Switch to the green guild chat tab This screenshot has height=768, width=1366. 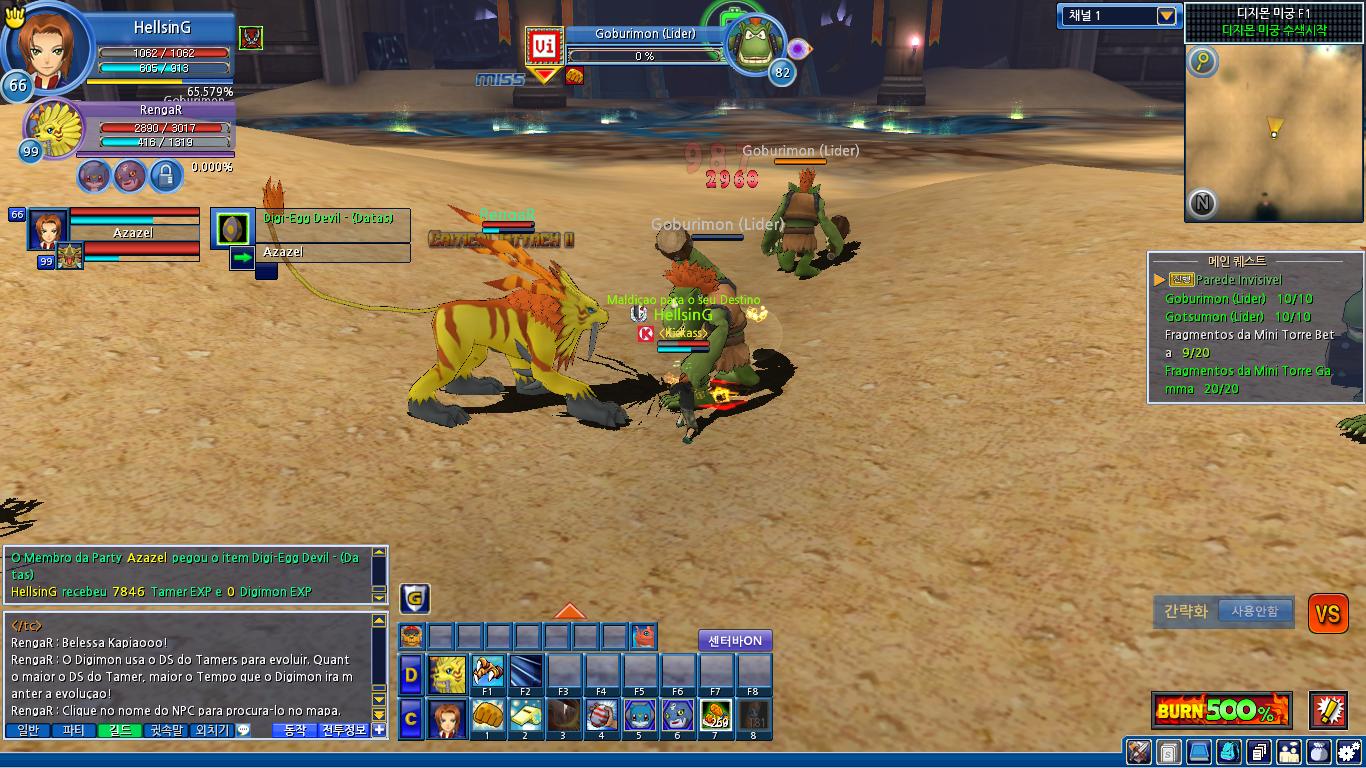click(118, 730)
